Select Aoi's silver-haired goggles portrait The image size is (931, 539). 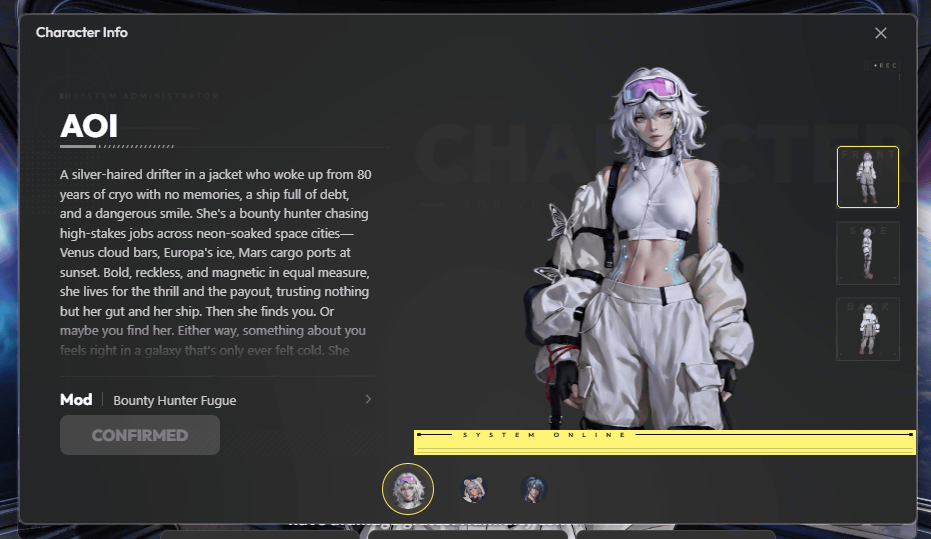click(408, 489)
